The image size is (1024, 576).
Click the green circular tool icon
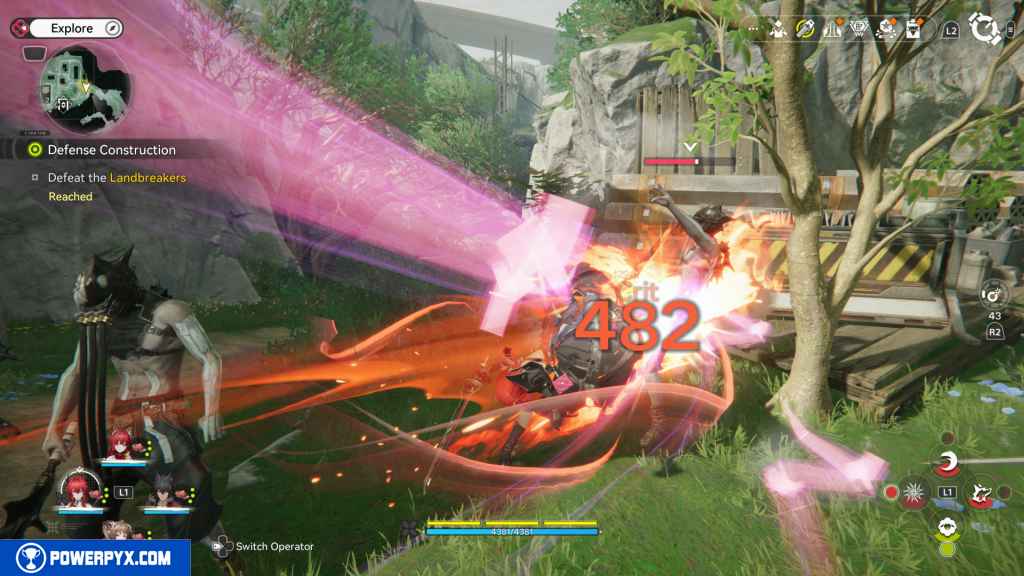coord(805,30)
